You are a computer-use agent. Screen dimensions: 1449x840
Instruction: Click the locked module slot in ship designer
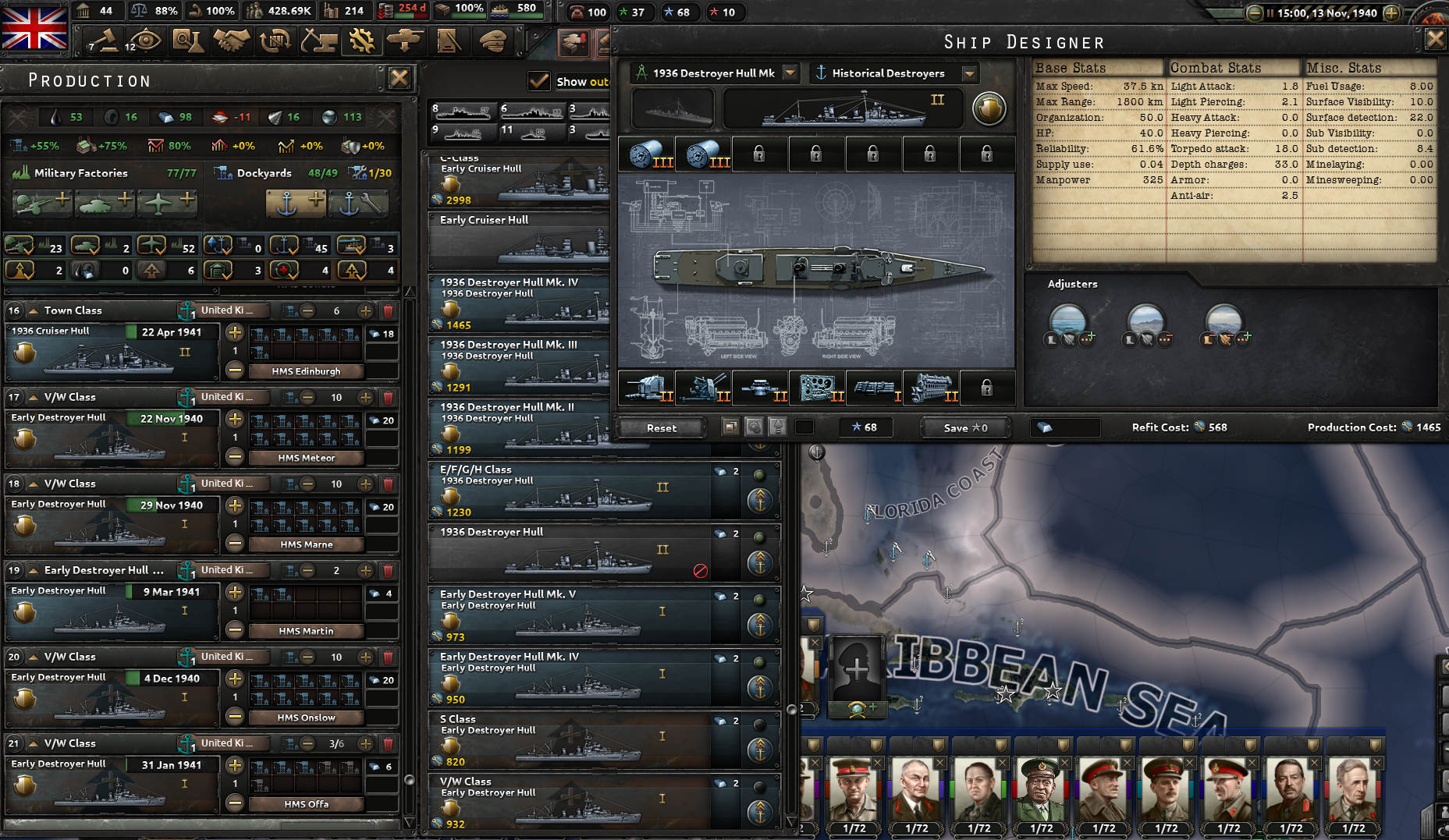[x=986, y=388]
